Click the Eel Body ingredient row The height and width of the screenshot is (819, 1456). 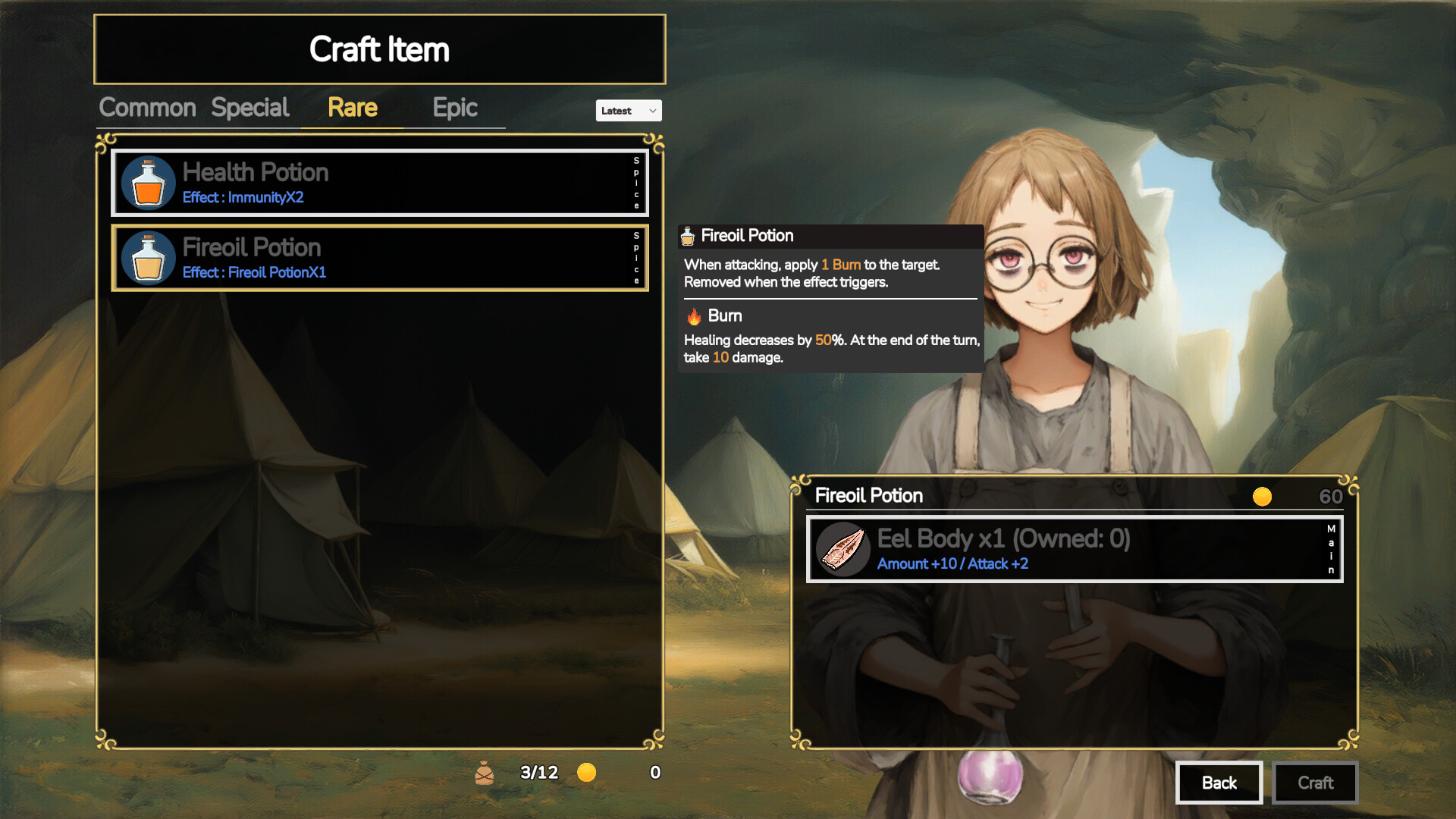click(x=1074, y=550)
